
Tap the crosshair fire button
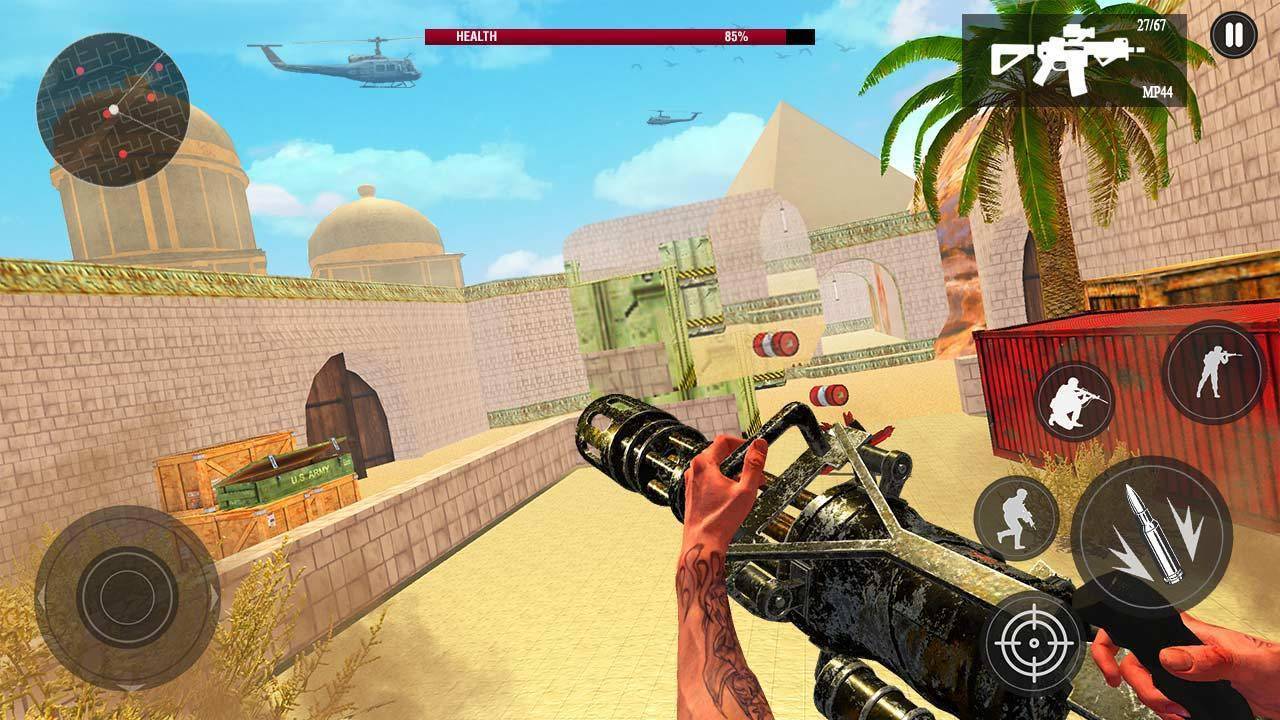[x=1033, y=641]
